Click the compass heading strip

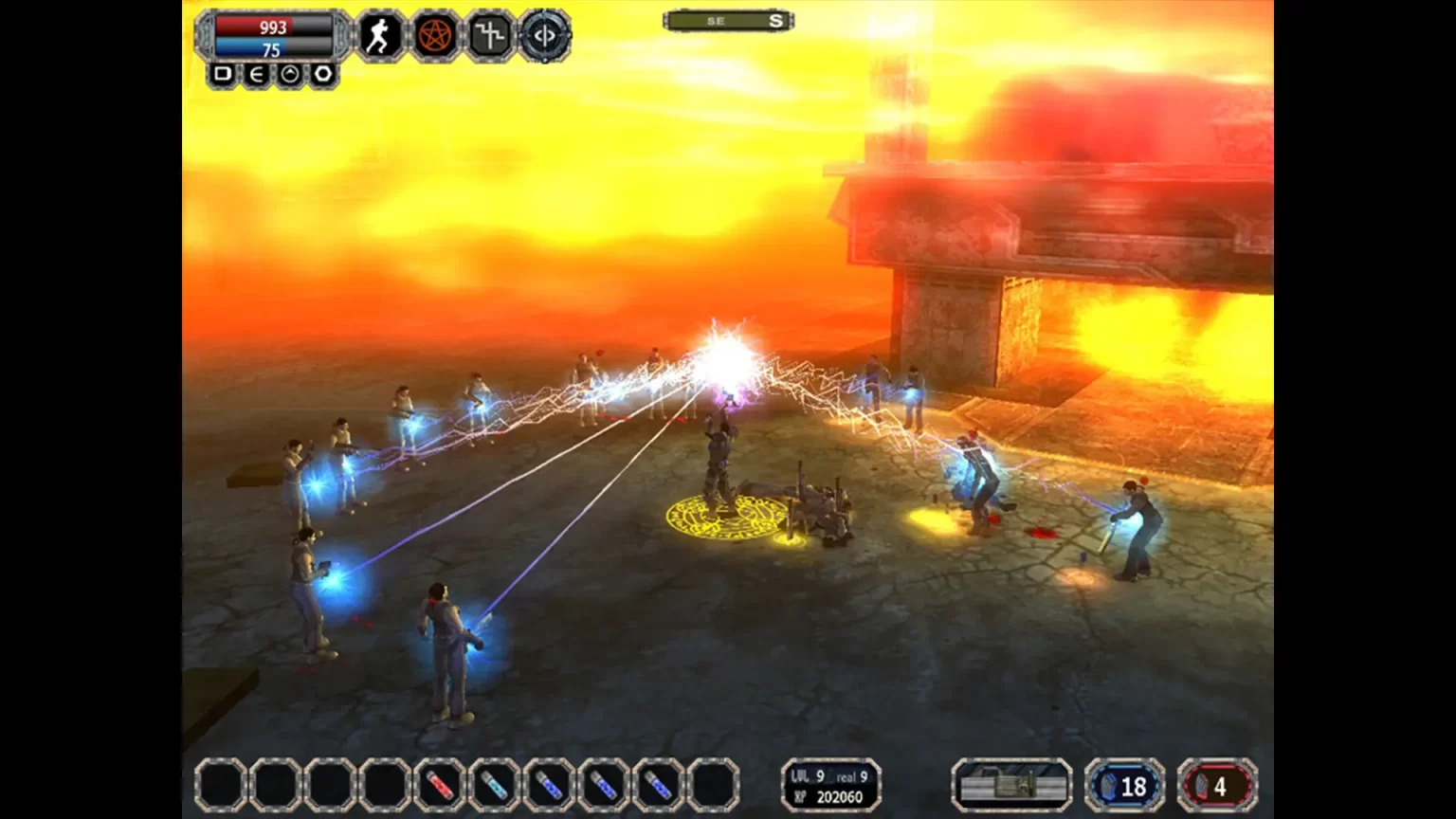728,21
